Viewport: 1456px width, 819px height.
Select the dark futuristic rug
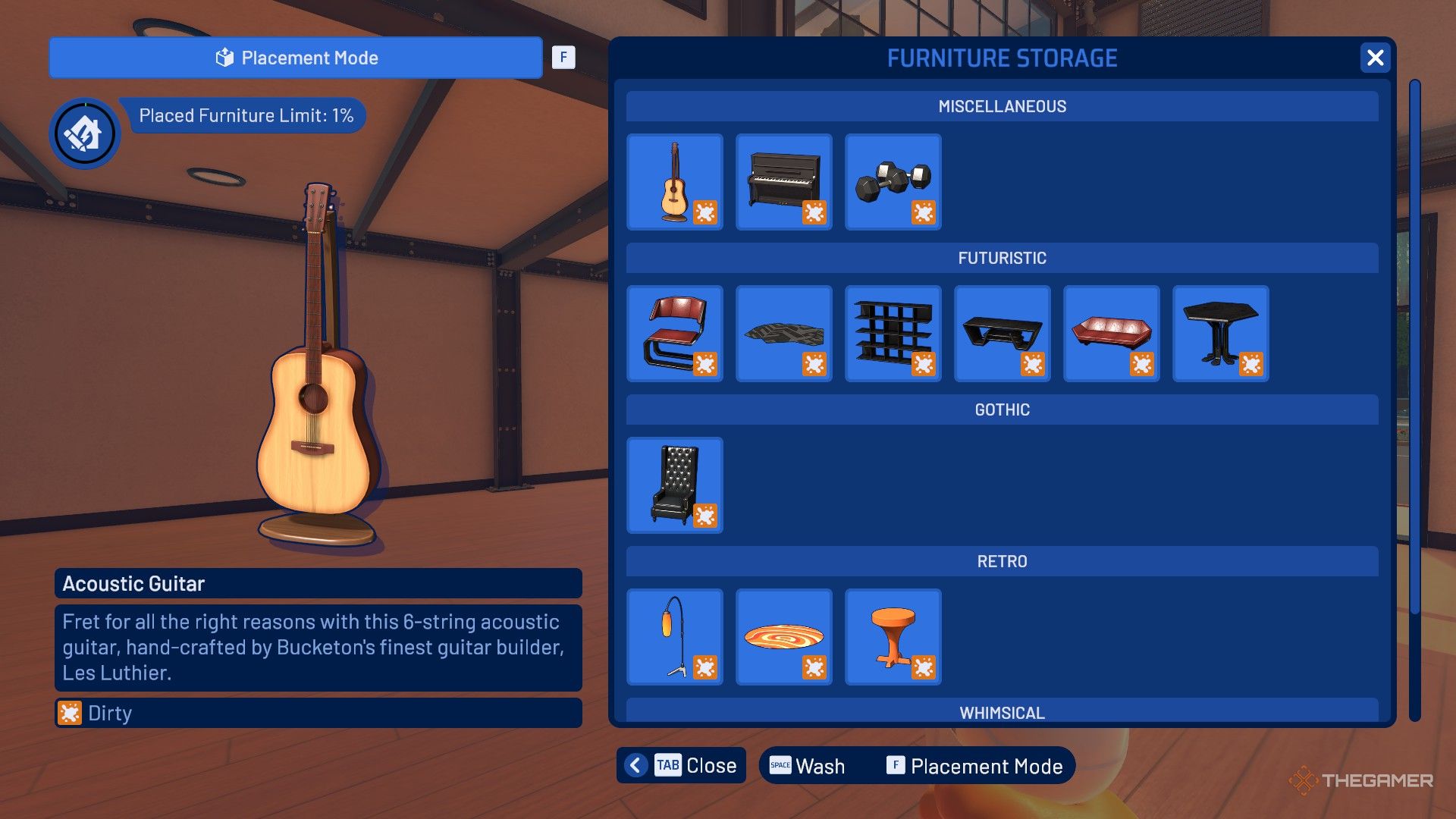783,334
